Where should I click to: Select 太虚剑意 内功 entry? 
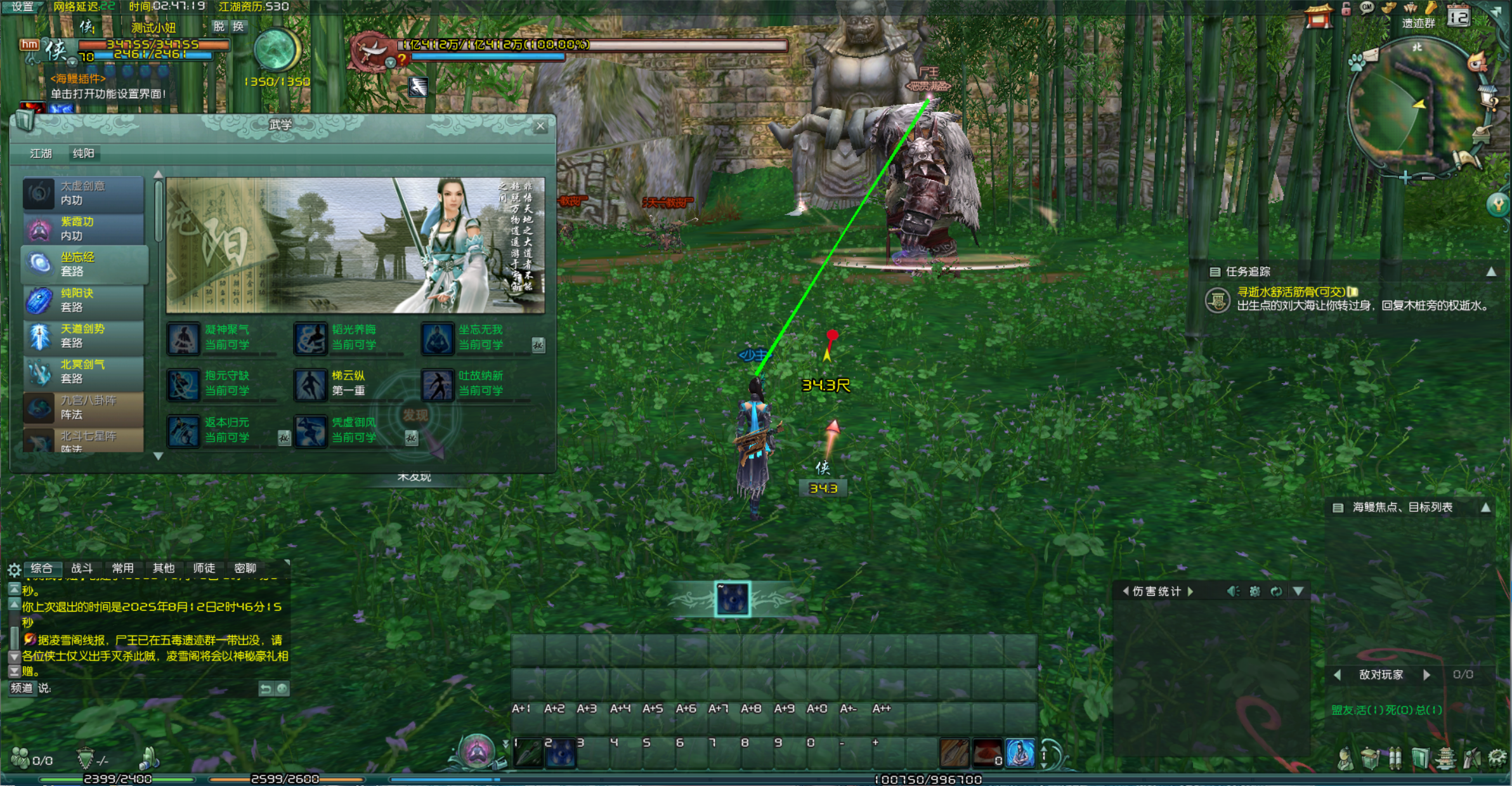pyautogui.click(x=83, y=193)
